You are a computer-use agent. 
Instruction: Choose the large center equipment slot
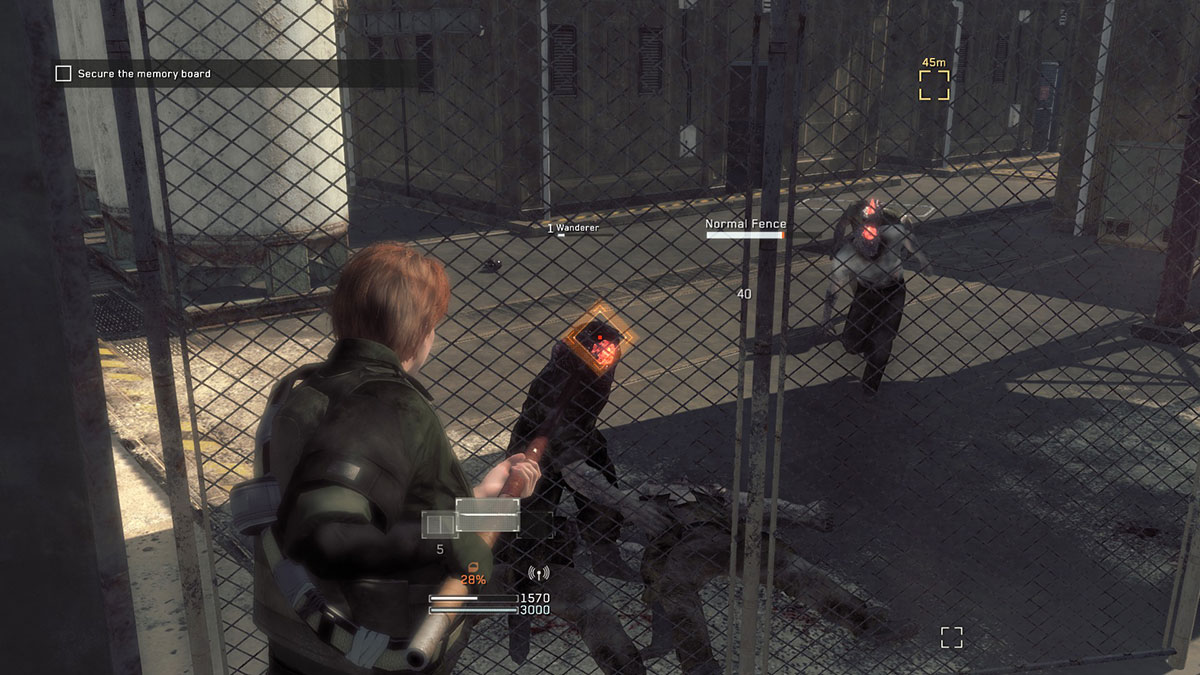[x=488, y=516]
